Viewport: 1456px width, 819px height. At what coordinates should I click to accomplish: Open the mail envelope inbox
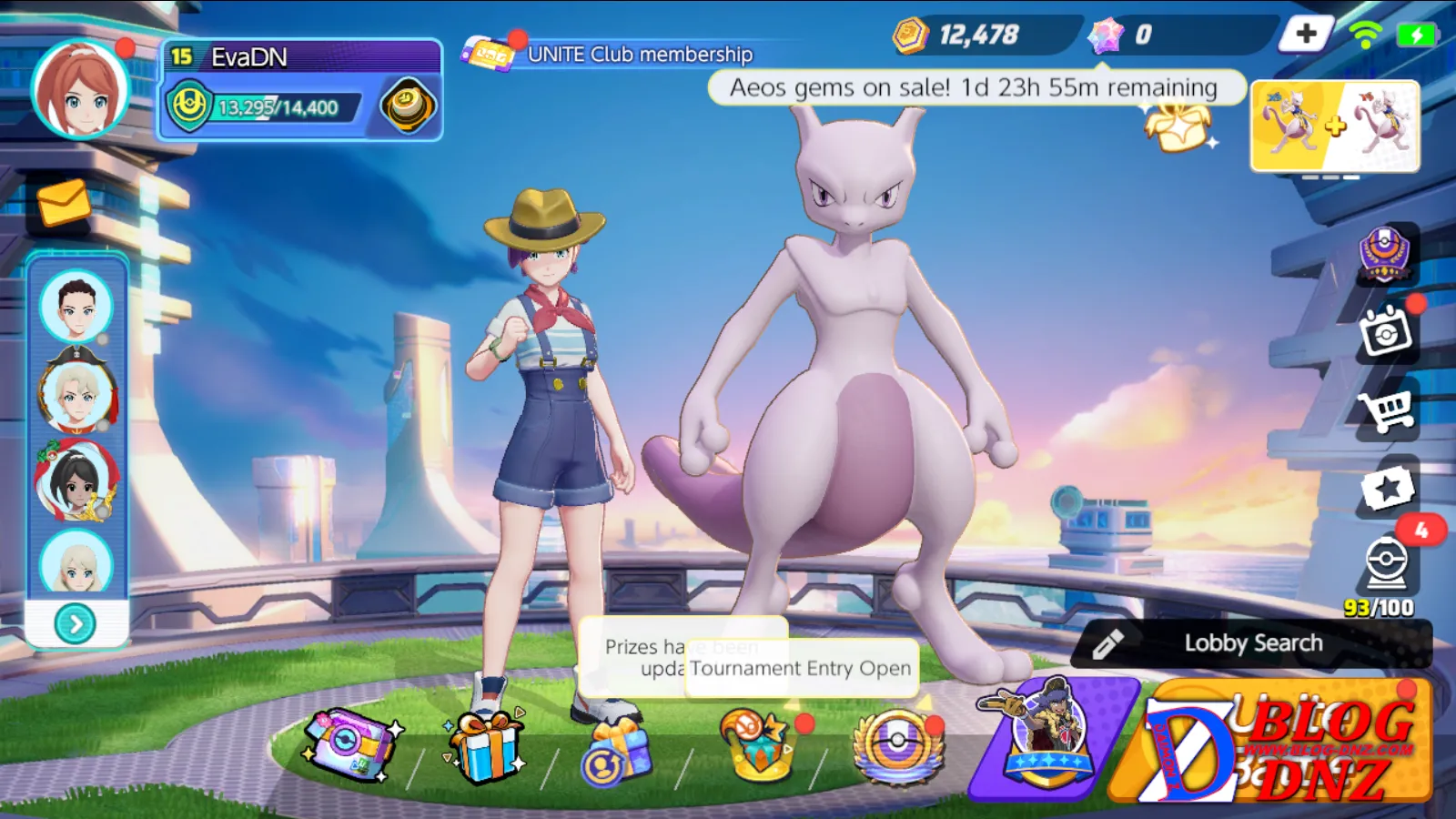pos(64,202)
